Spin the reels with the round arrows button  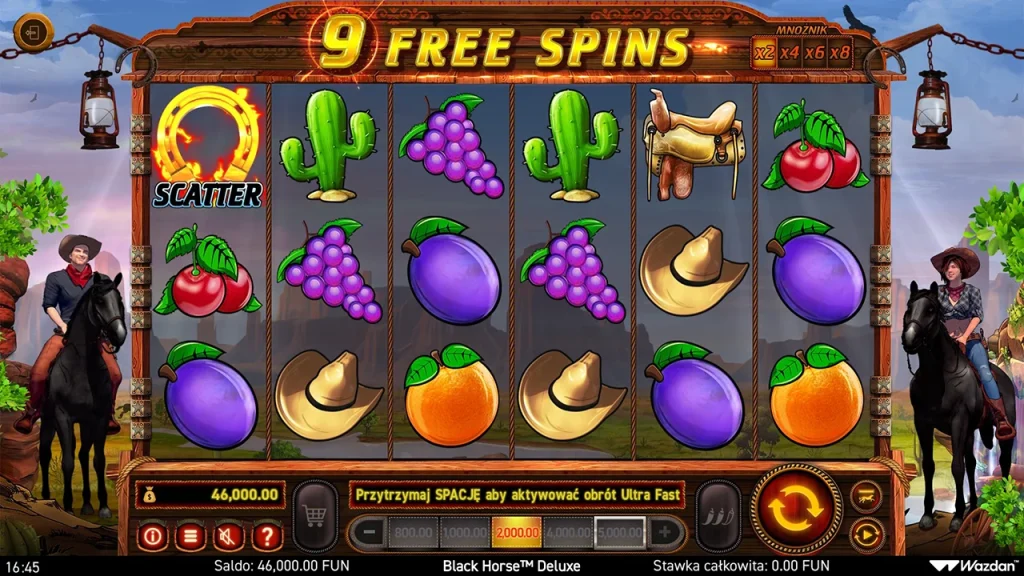[796, 509]
